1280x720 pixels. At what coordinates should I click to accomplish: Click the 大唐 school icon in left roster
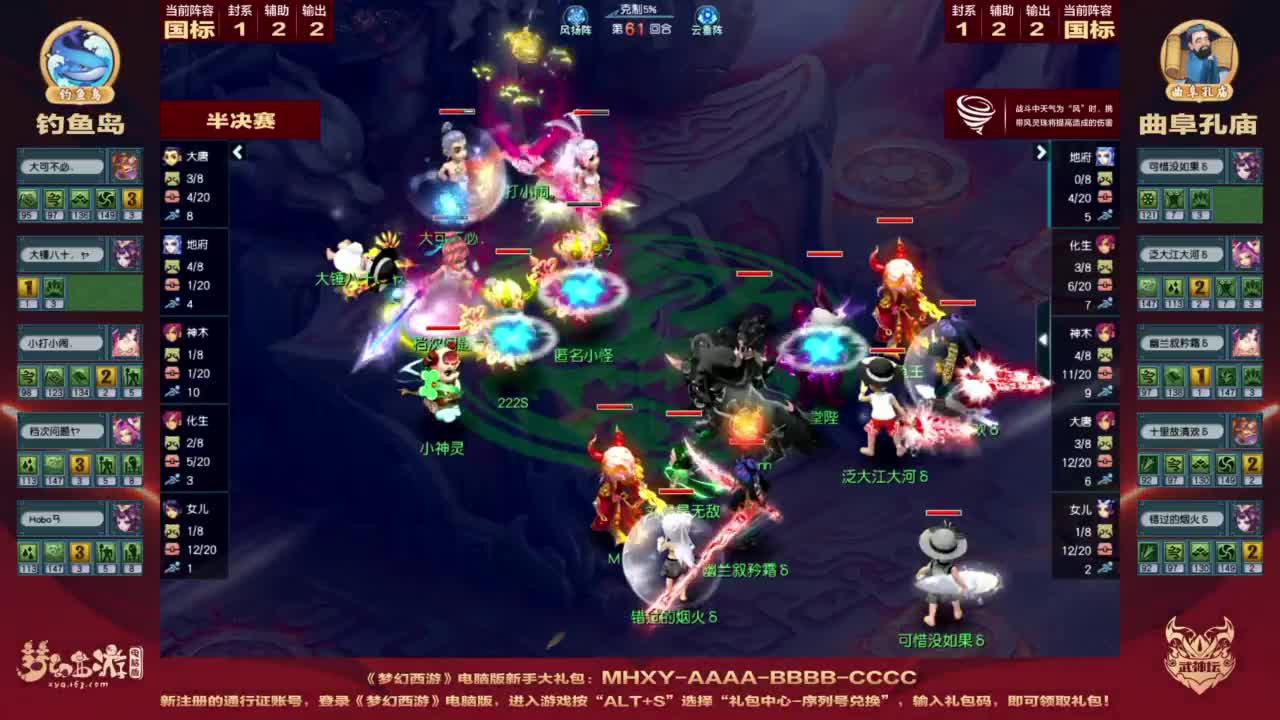tap(170, 157)
